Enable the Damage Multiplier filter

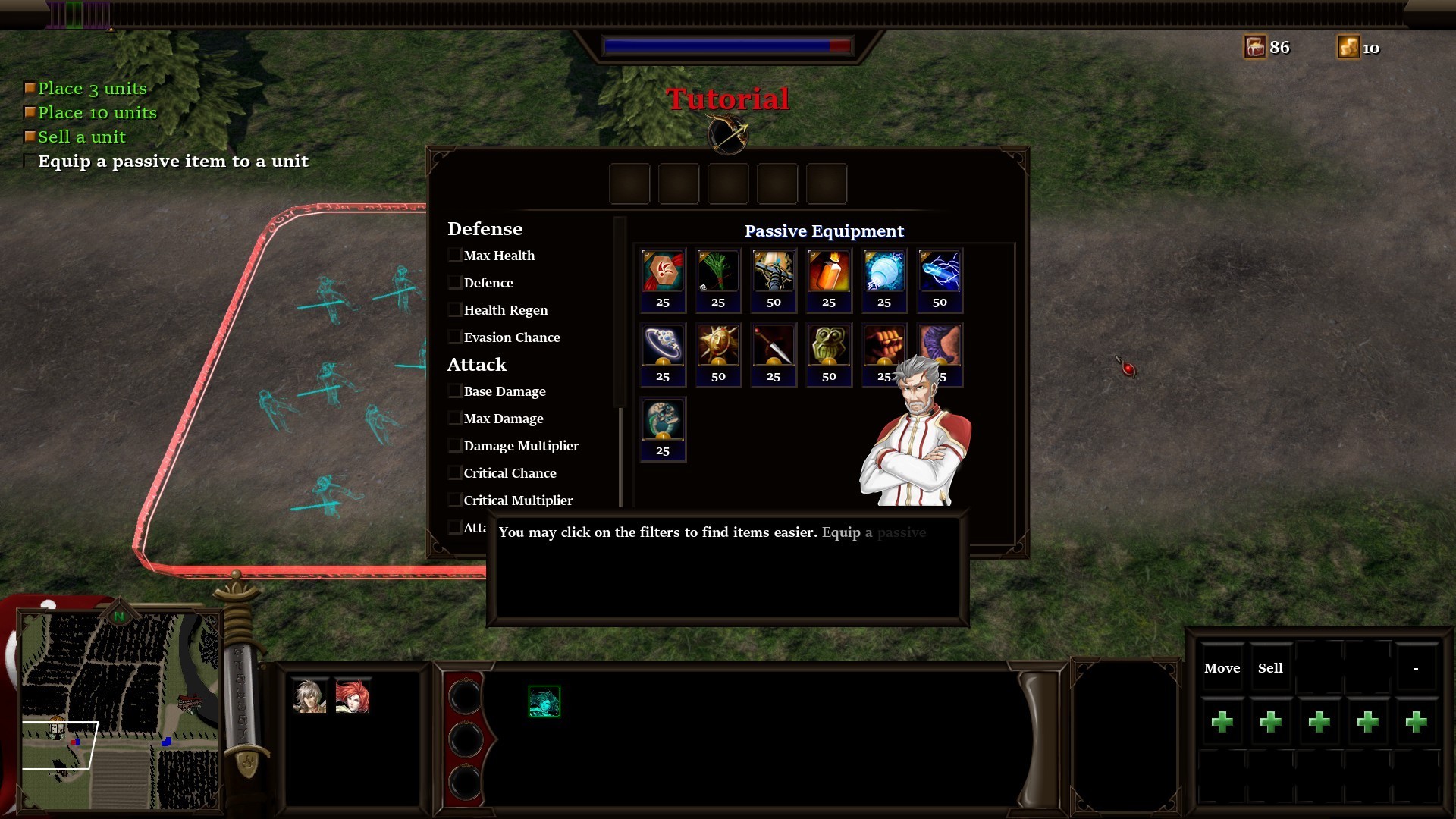(455, 446)
